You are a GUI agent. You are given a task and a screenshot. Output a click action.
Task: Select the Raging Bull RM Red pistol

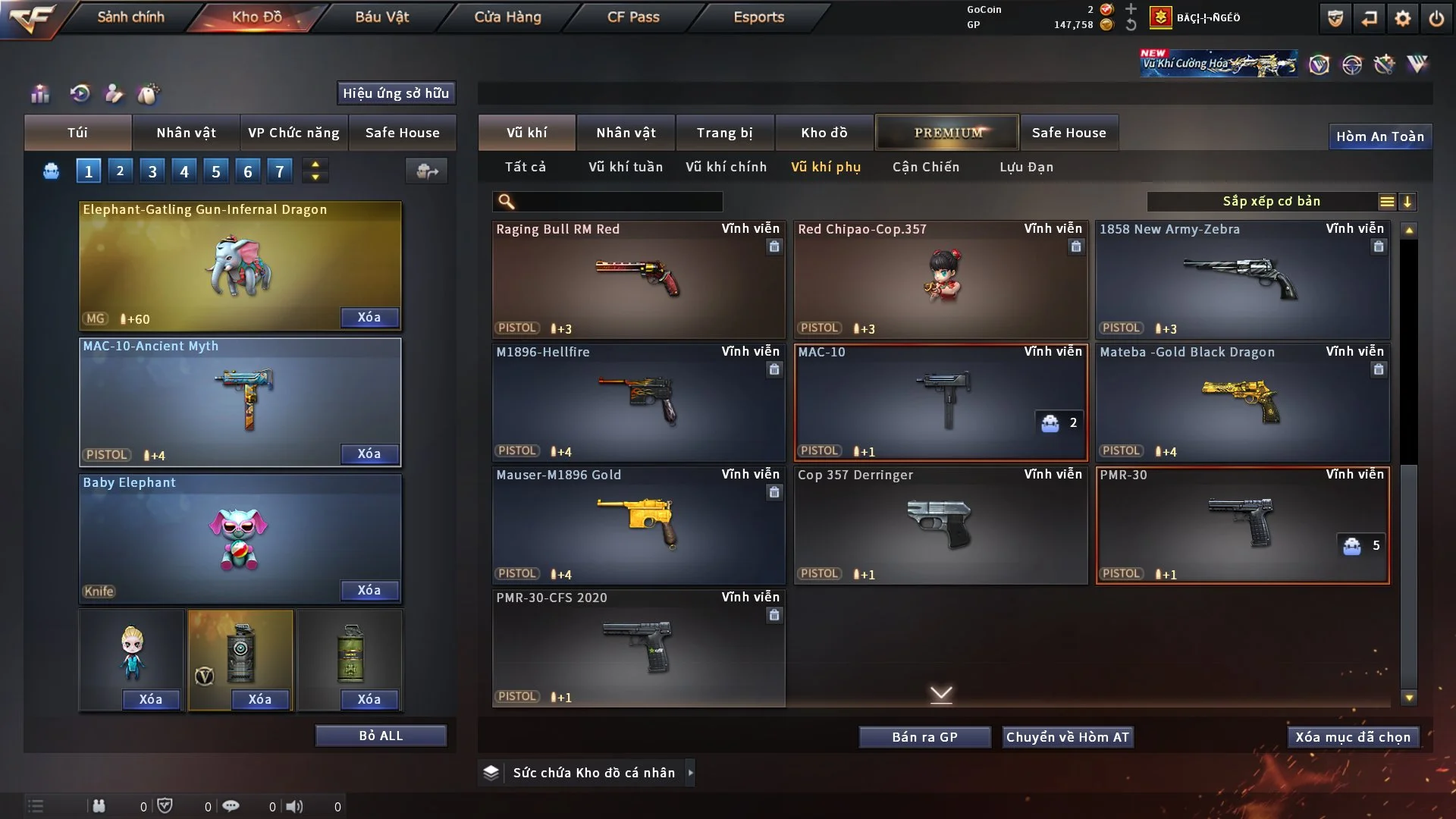pyautogui.click(x=638, y=279)
